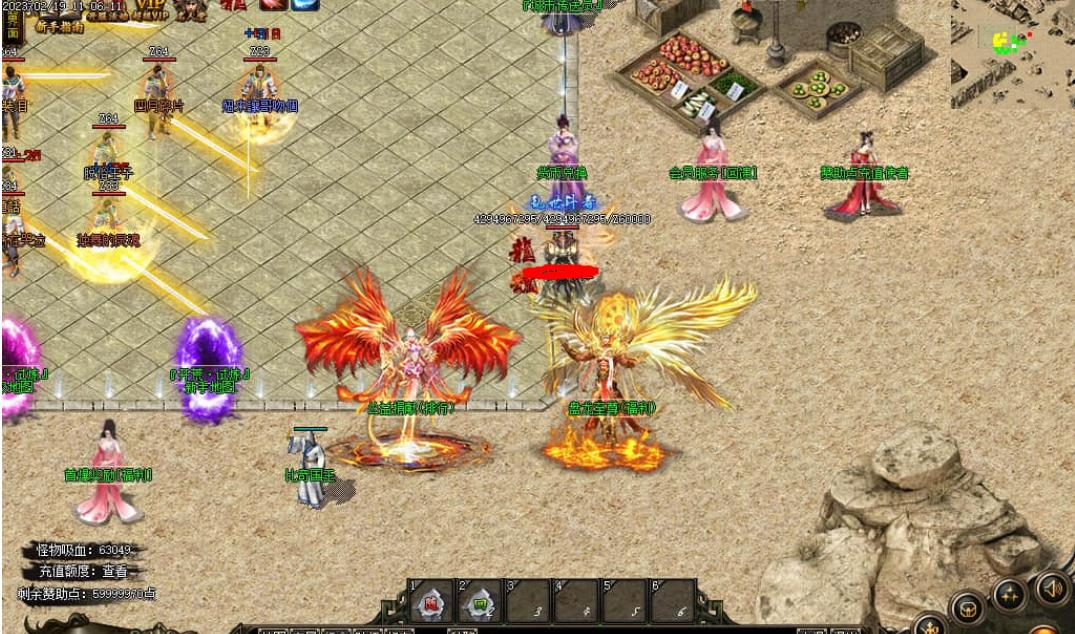Use the red item in hotbar slot 1
Image resolution: width=1075 pixels, height=634 pixels.
point(431,602)
